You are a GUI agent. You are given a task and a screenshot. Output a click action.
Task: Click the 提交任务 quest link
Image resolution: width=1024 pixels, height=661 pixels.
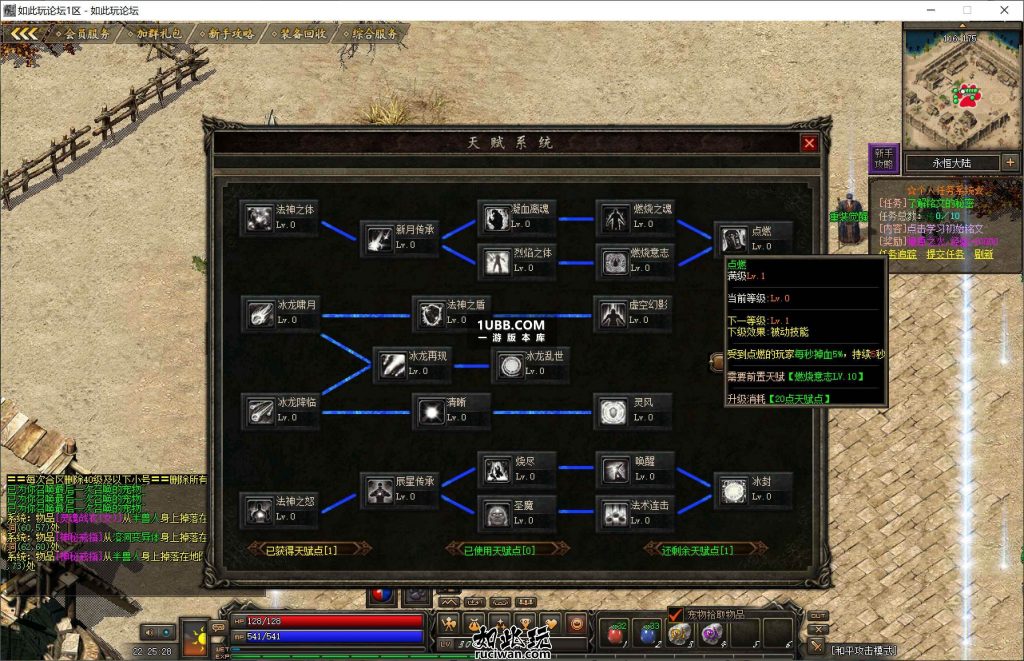click(x=945, y=254)
